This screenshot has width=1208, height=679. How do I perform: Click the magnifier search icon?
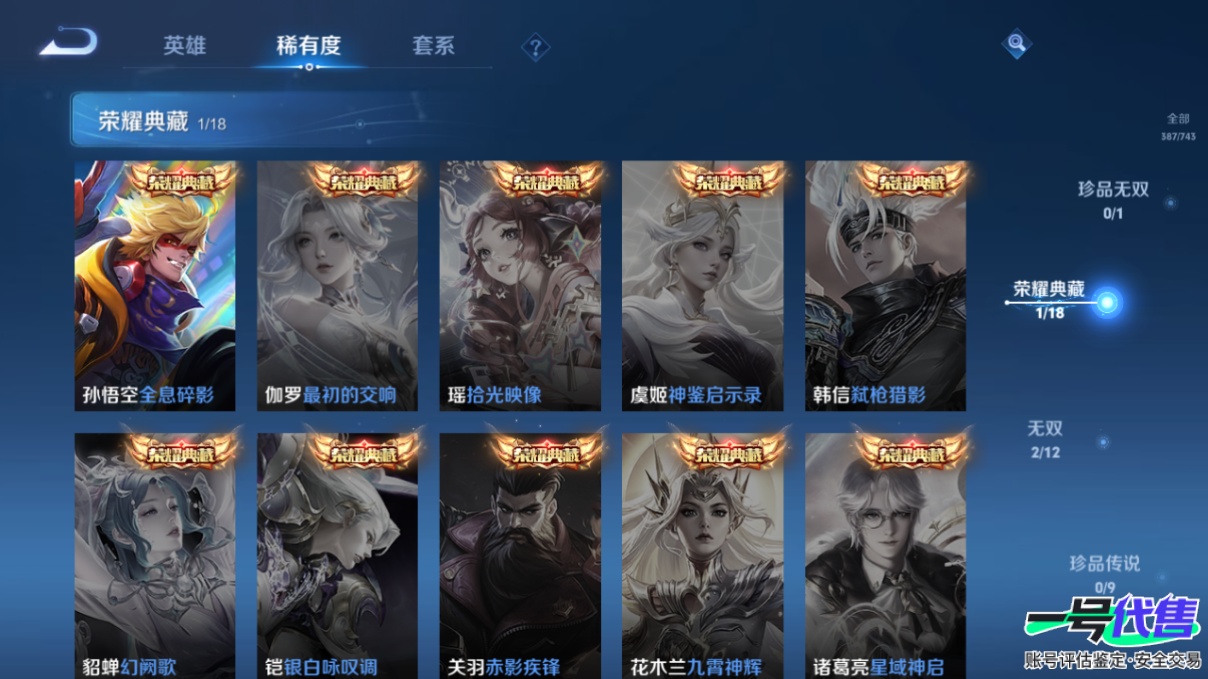pos(1016,43)
